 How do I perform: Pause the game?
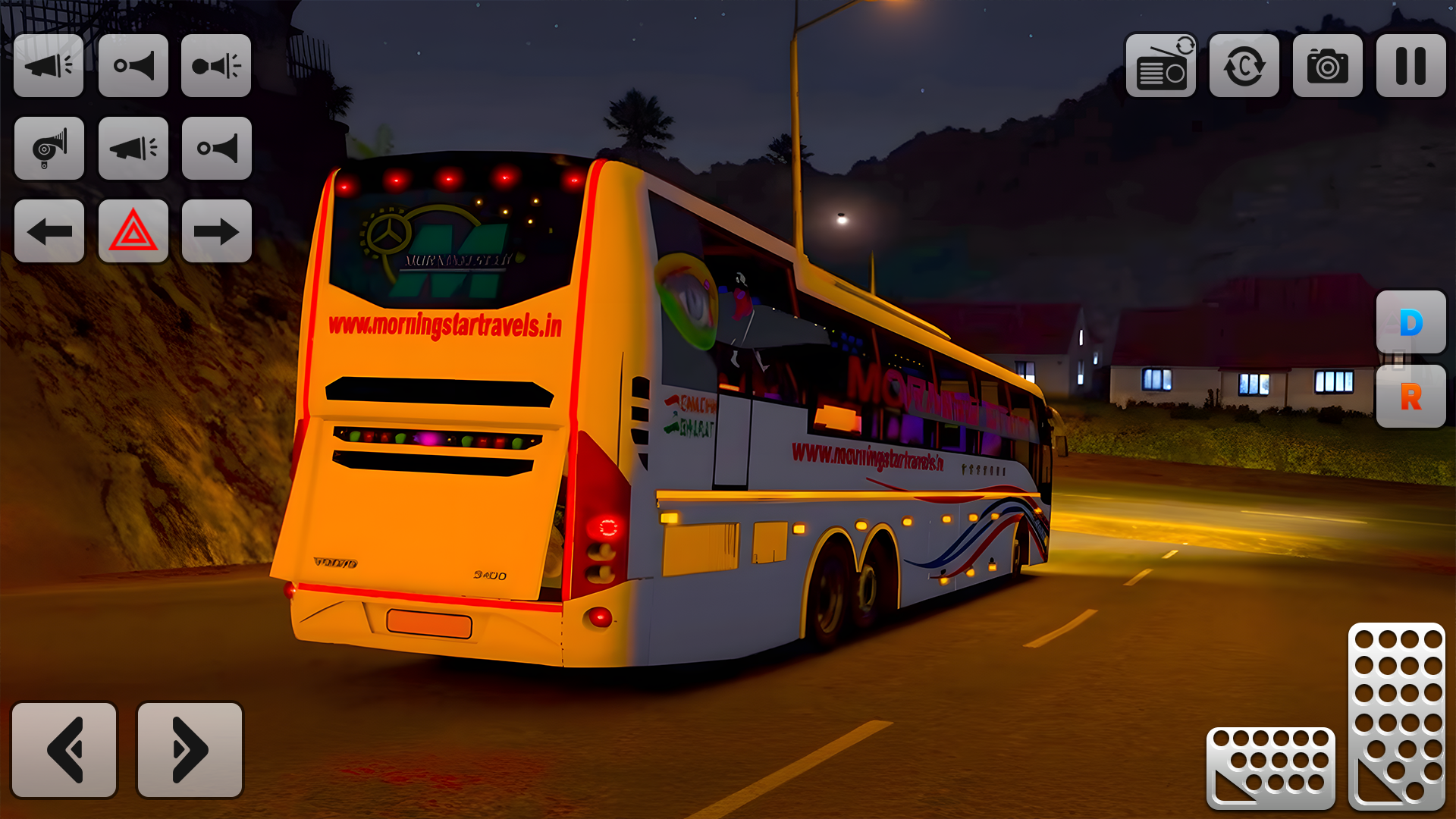(1410, 66)
